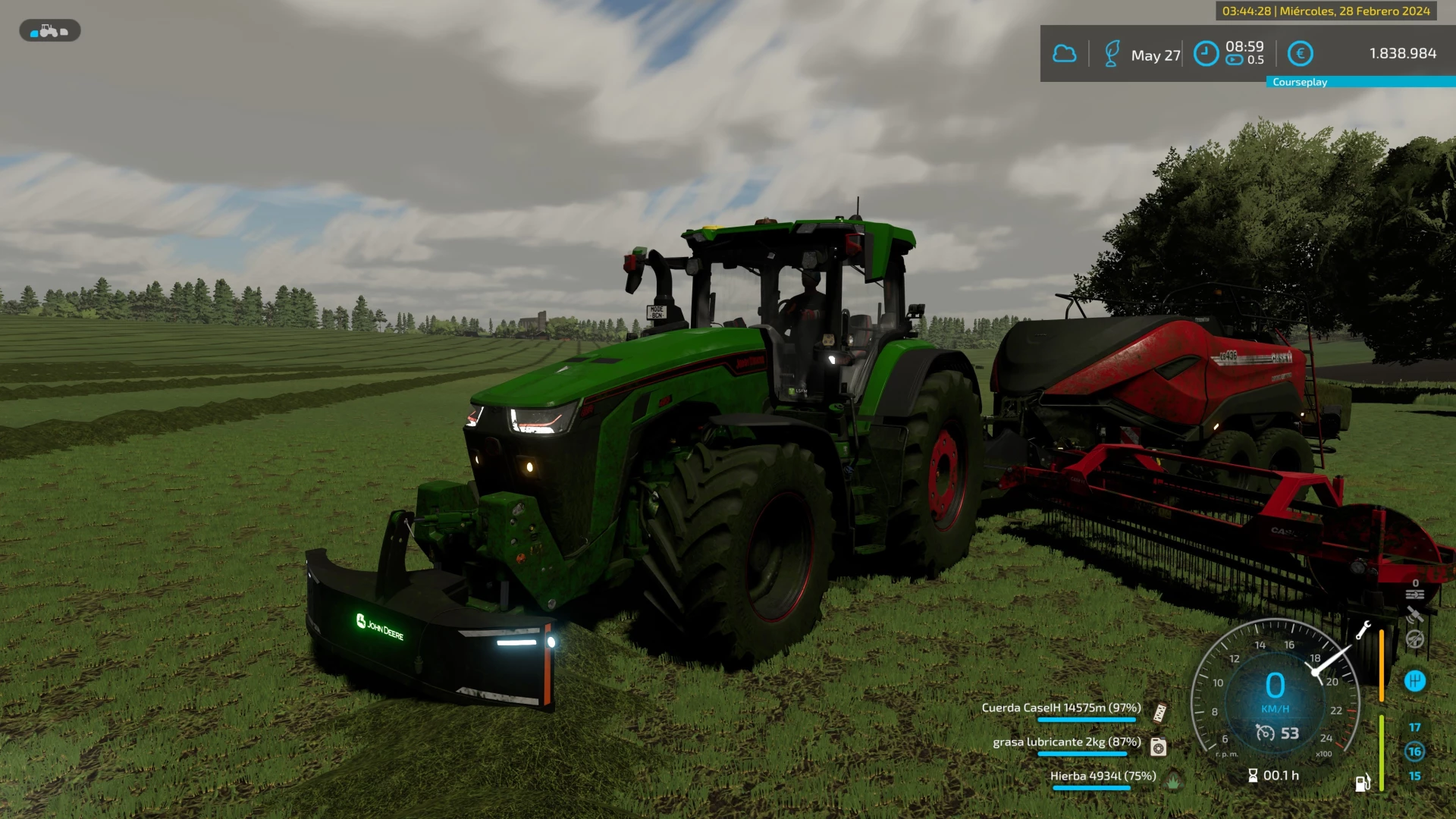Click the euro currency icon
The height and width of the screenshot is (819, 1456).
point(1301,53)
